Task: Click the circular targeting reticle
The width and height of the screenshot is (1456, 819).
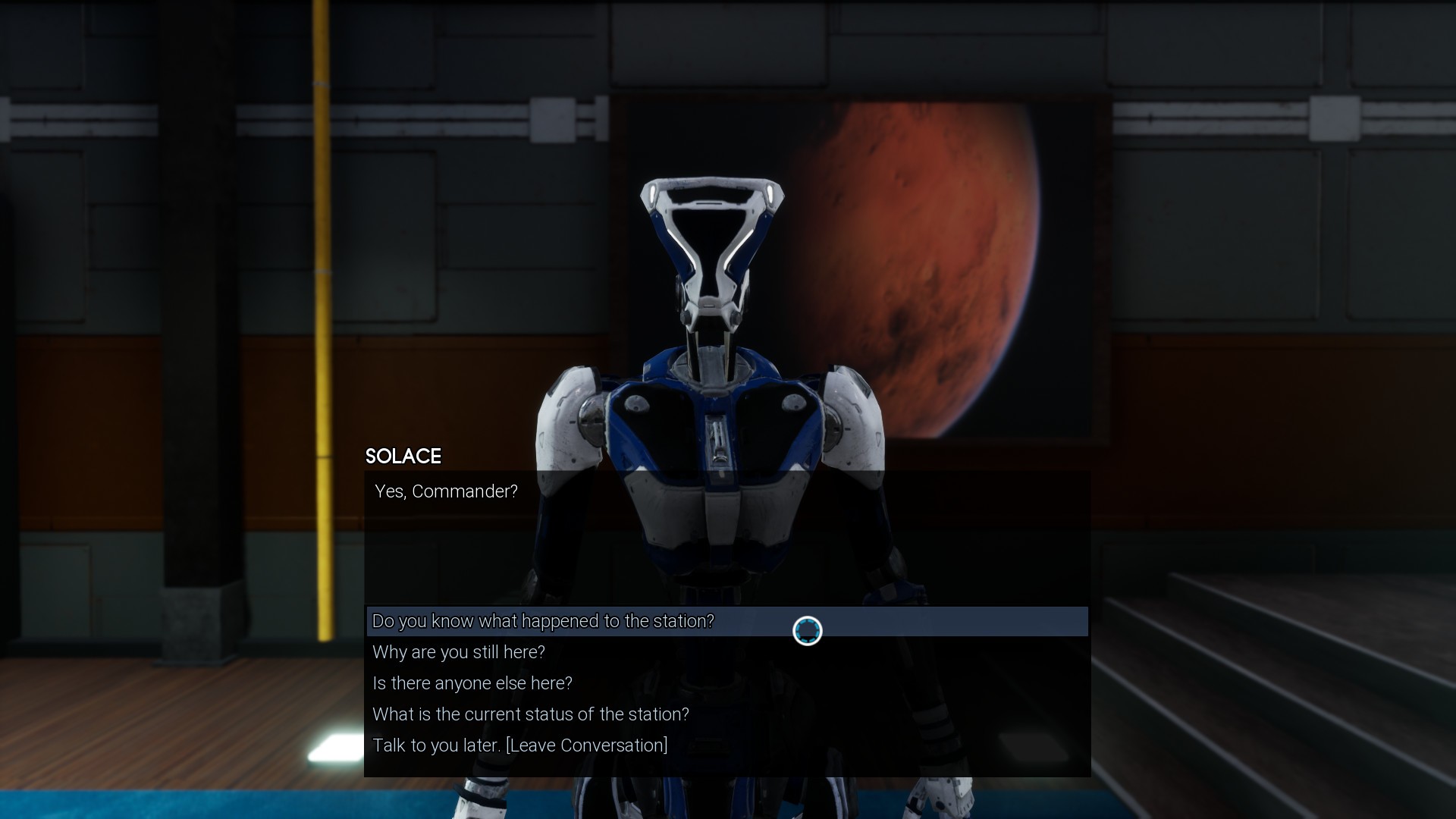Action: click(806, 630)
